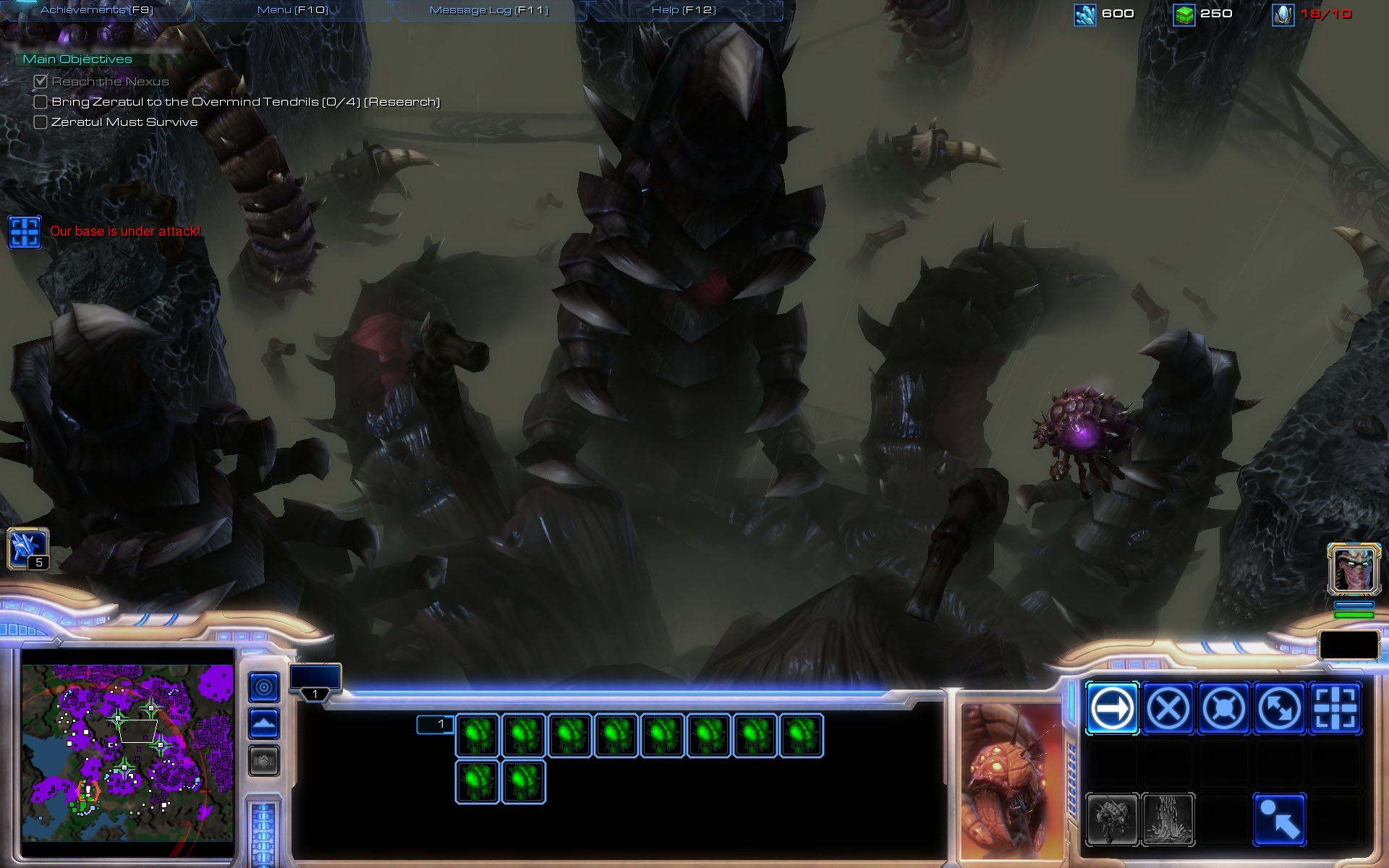Select Zeratul via his hero portrait icon
1389x868 pixels.
1354,569
